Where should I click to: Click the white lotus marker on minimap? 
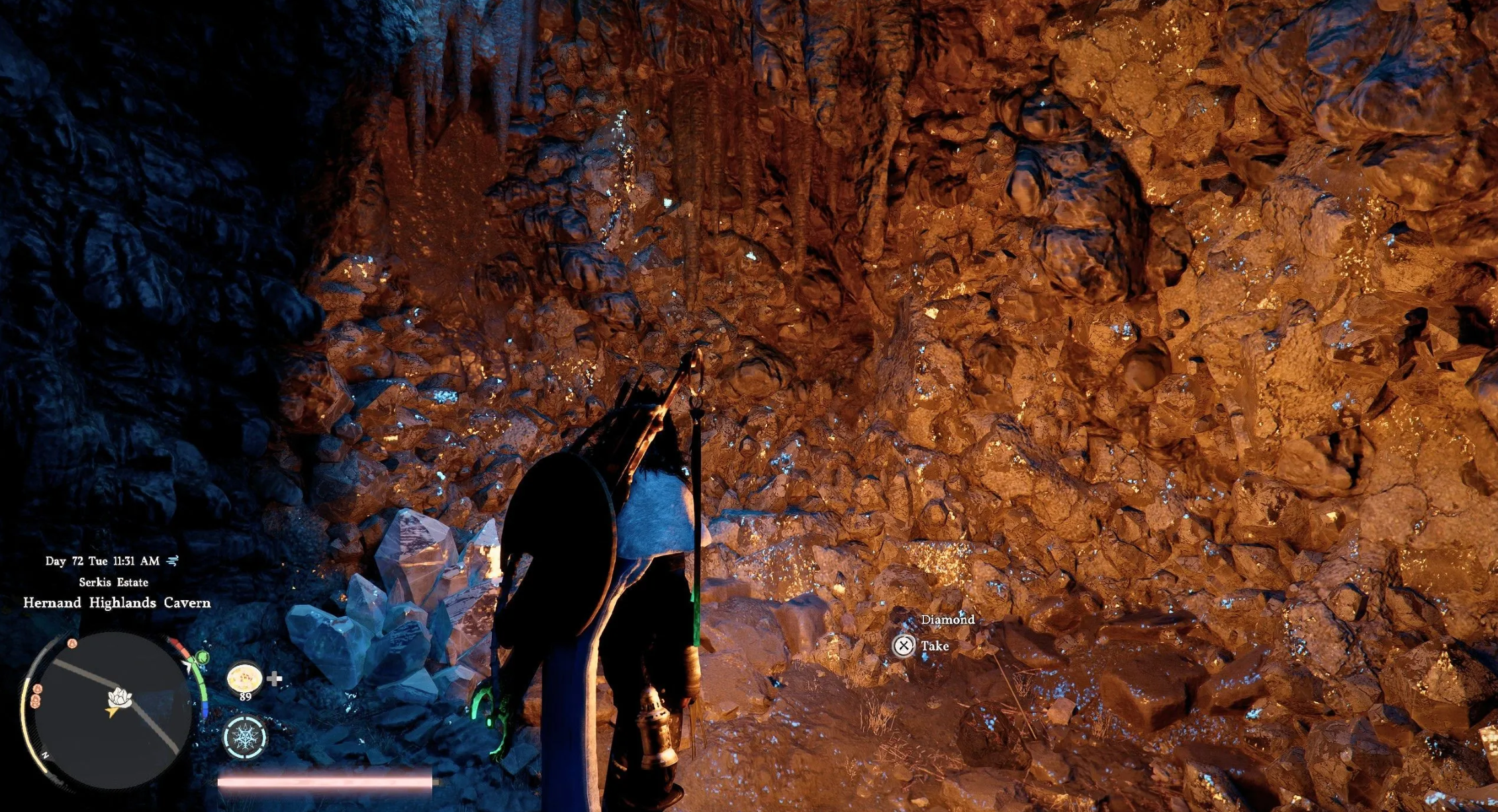(120, 696)
